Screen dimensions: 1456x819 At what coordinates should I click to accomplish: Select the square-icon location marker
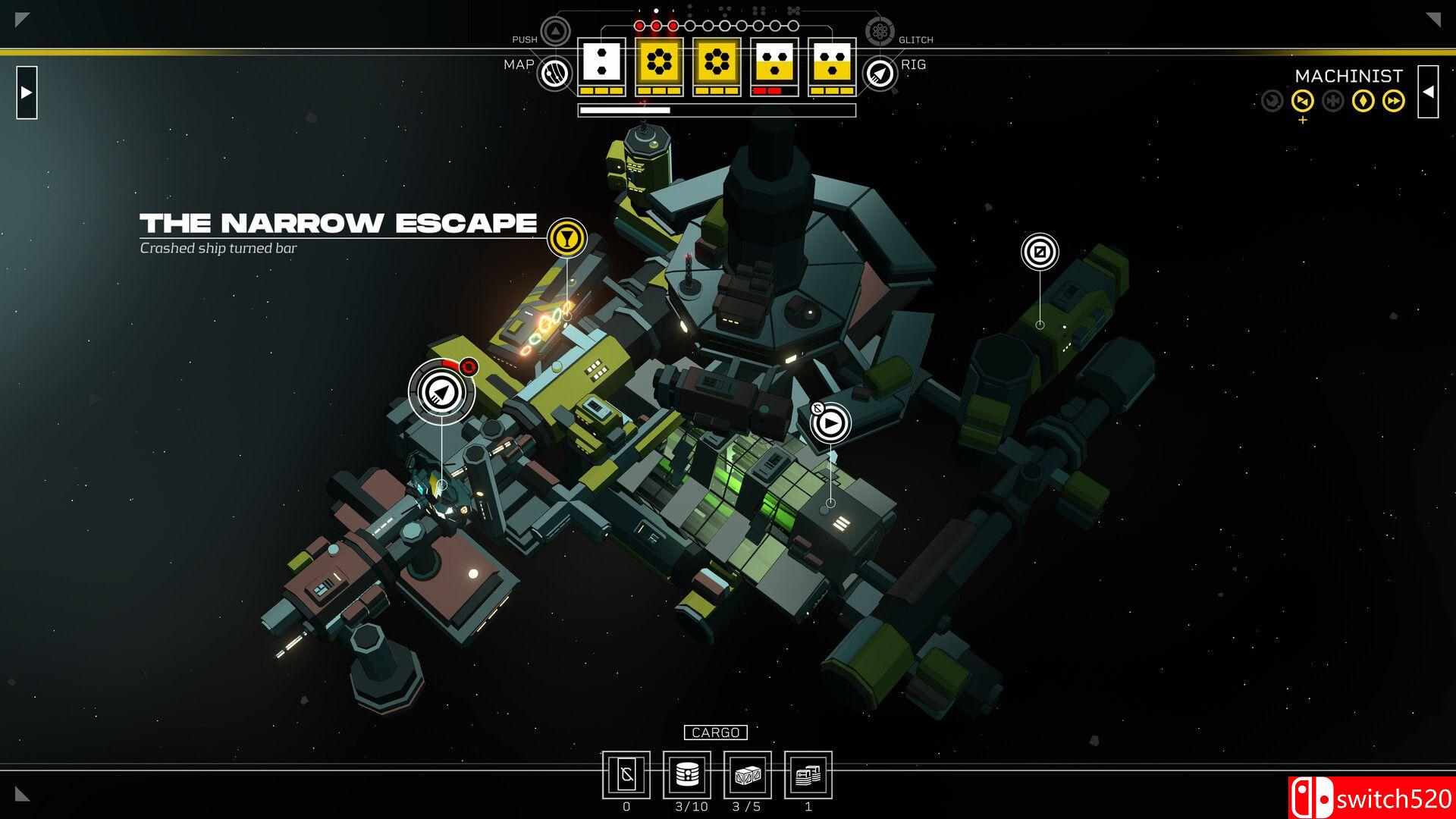click(1040, 252)
